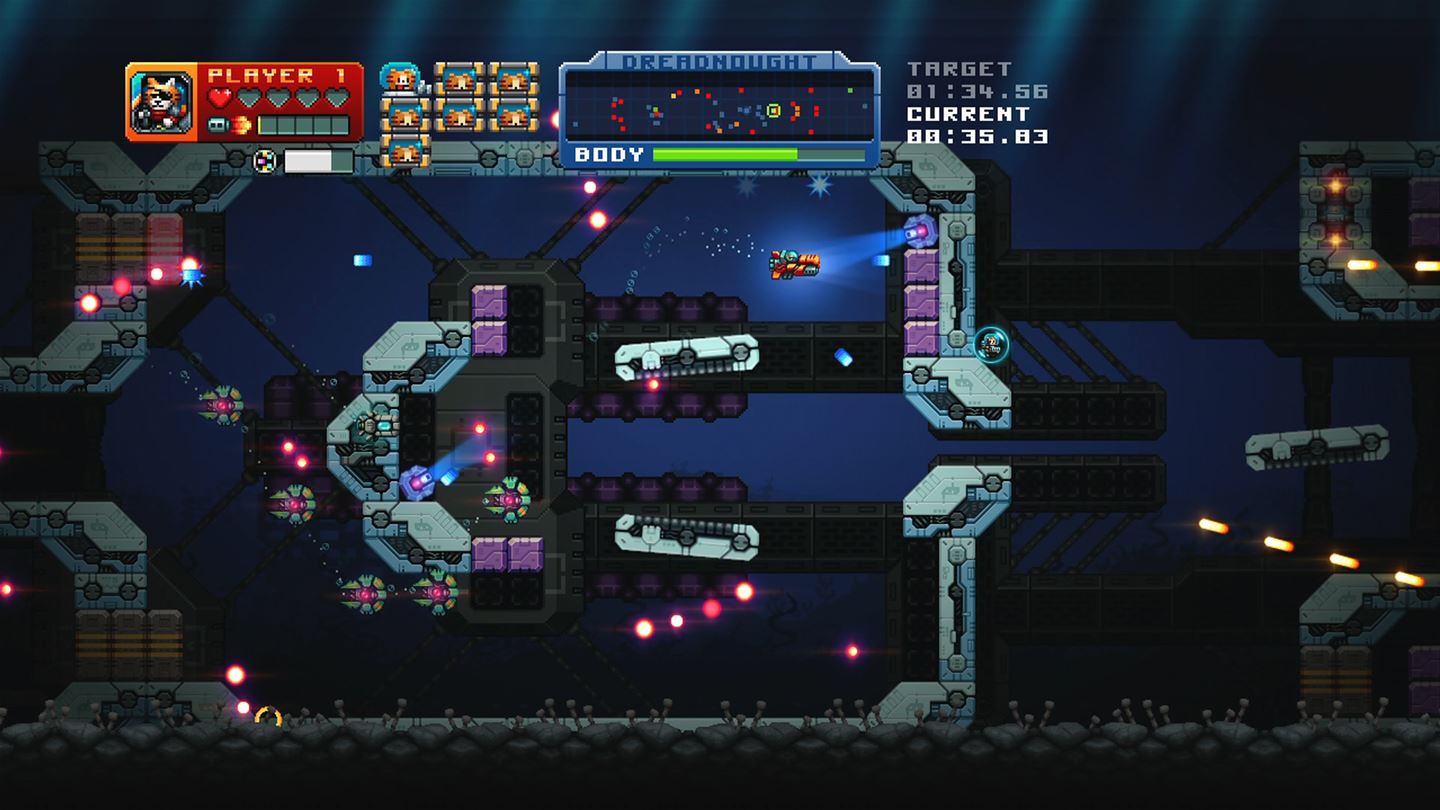This screenshot has width=1440, height=810.
Task: Click the BODY label on the health panel
Action: click(608, 154)
